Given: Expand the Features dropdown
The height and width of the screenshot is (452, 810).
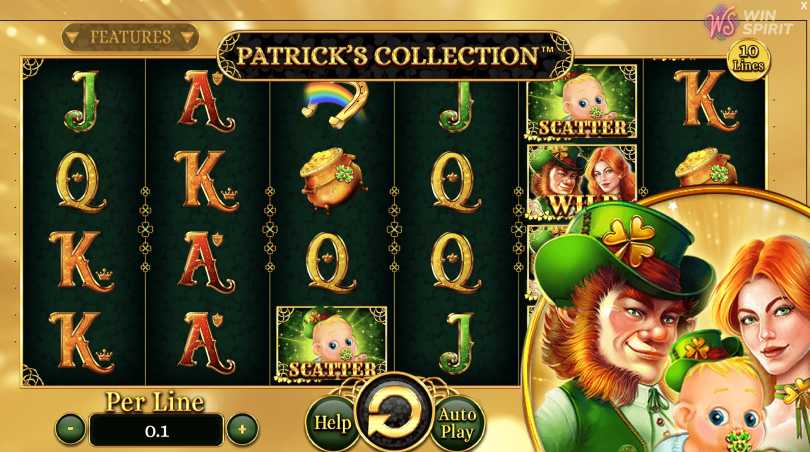Looking at the screenshot, I should coord(130,38).
